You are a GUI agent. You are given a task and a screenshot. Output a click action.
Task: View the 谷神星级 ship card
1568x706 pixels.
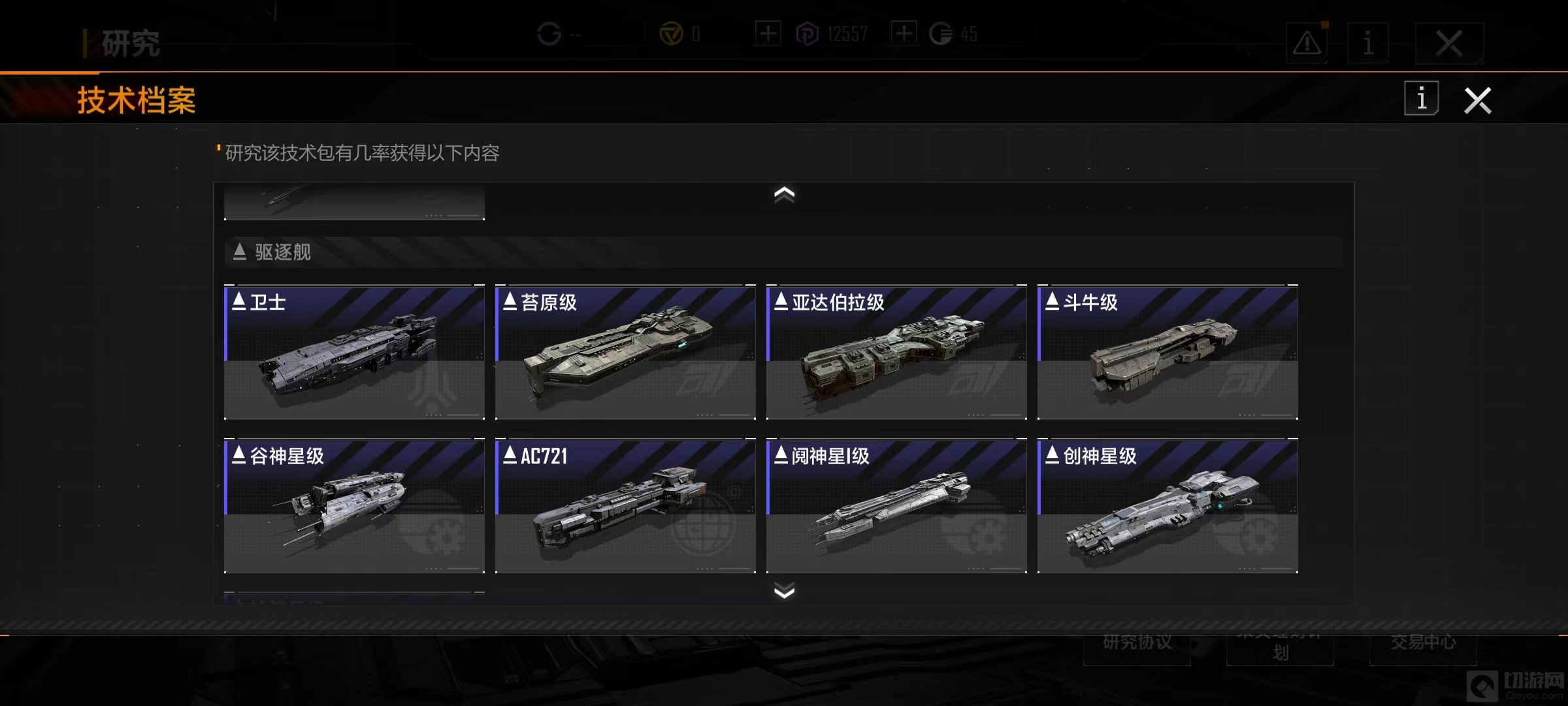coord(354,506)
